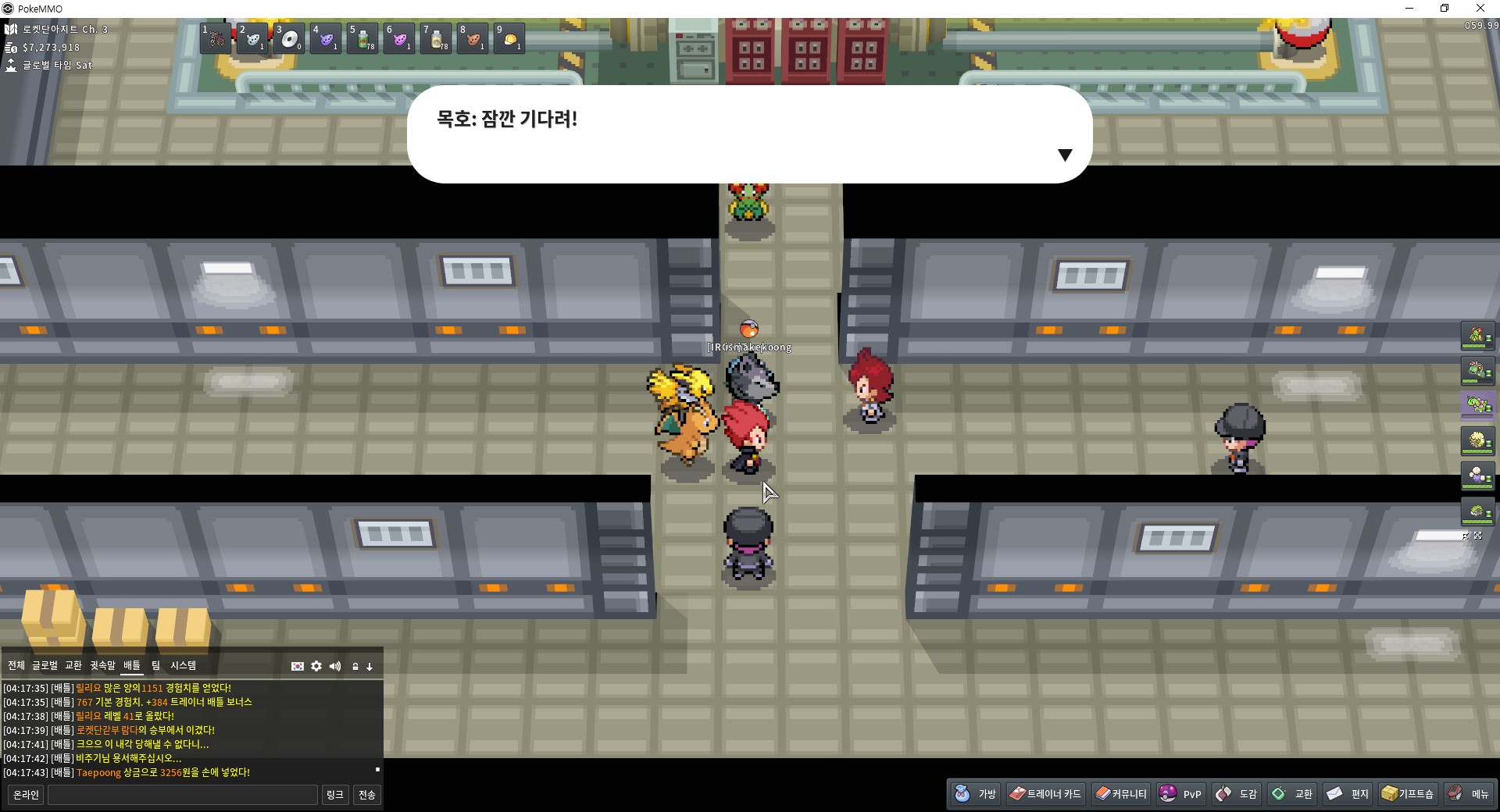
Task: Open the 기프트숍 gift shop
Action: [x=1407, y=793]
